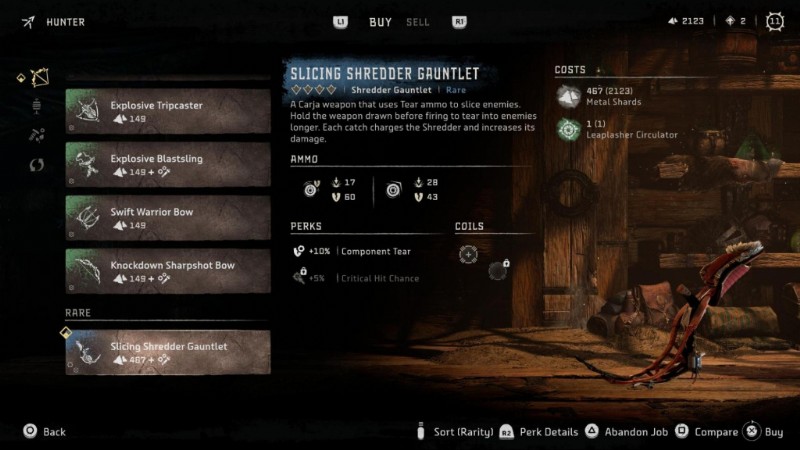Open the buyback category with circular arrows
This screenshot has height=450, width=800.
click(x=38, y=164)
